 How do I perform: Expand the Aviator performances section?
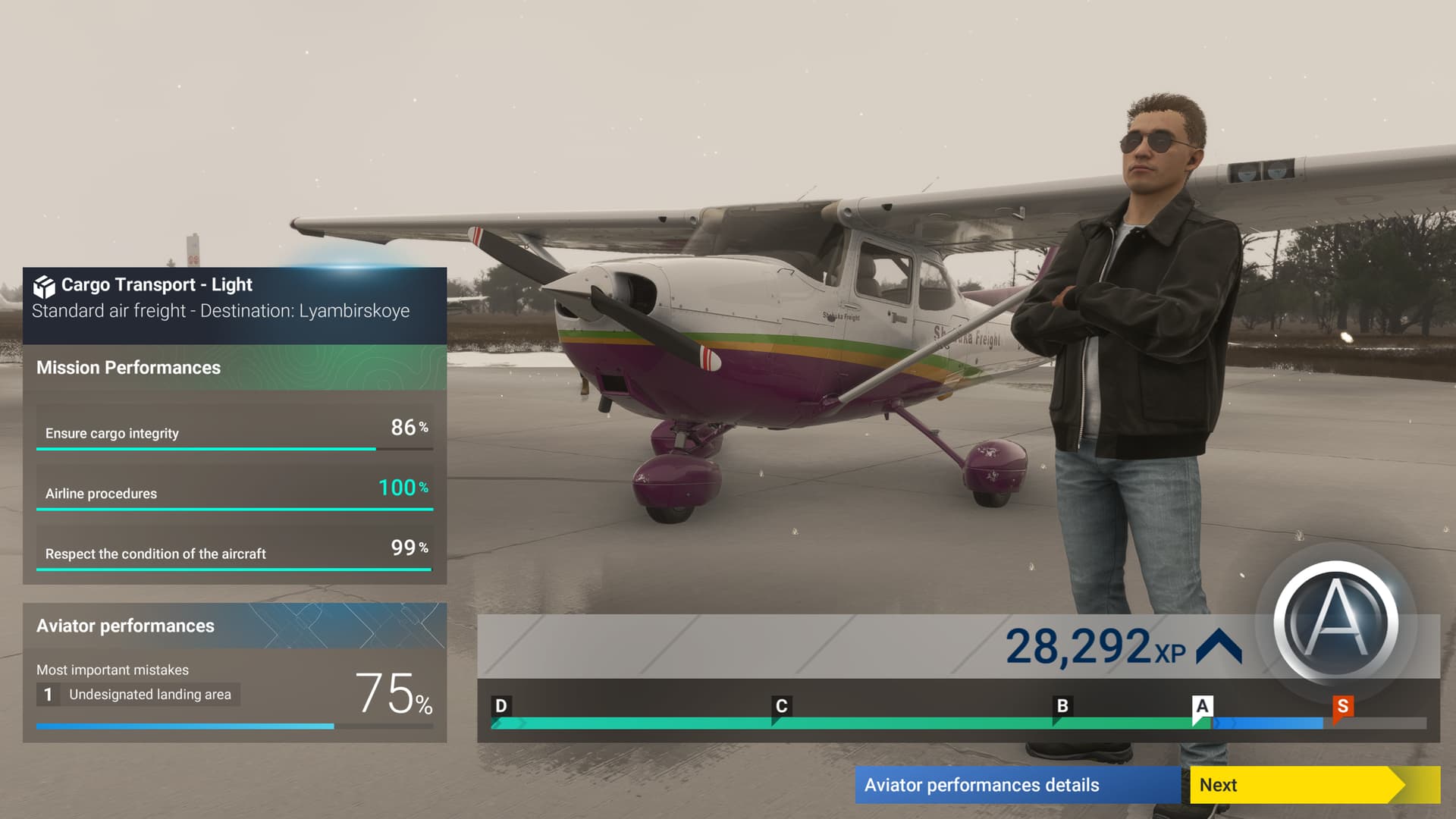(x=125, y=626)
